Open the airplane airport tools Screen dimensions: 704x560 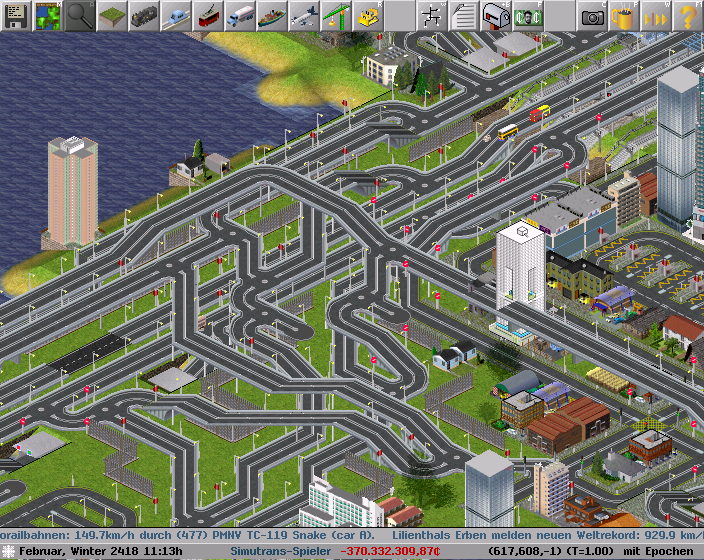click(304, 16)
